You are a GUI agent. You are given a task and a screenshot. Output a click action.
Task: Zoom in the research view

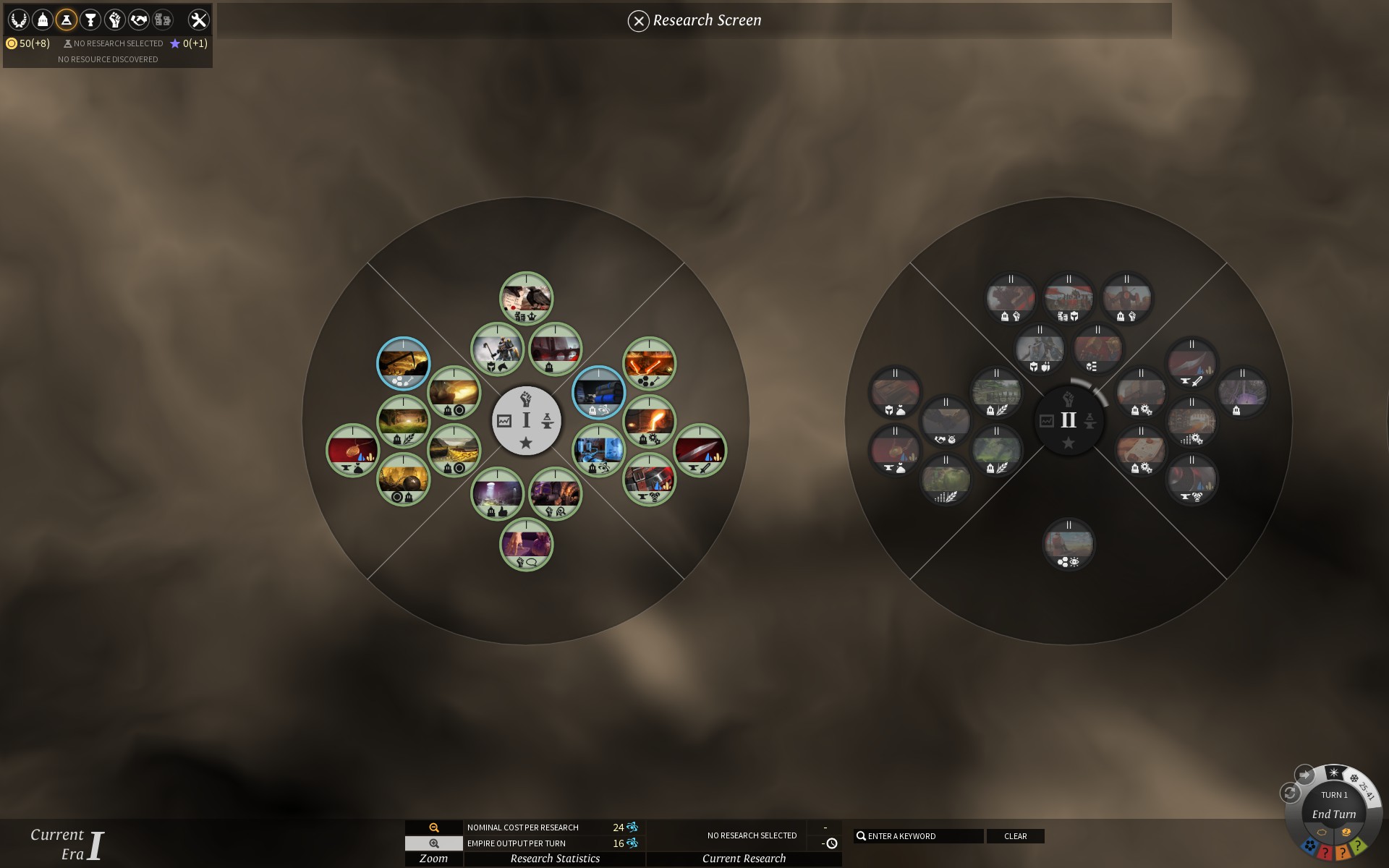[434, 843]
